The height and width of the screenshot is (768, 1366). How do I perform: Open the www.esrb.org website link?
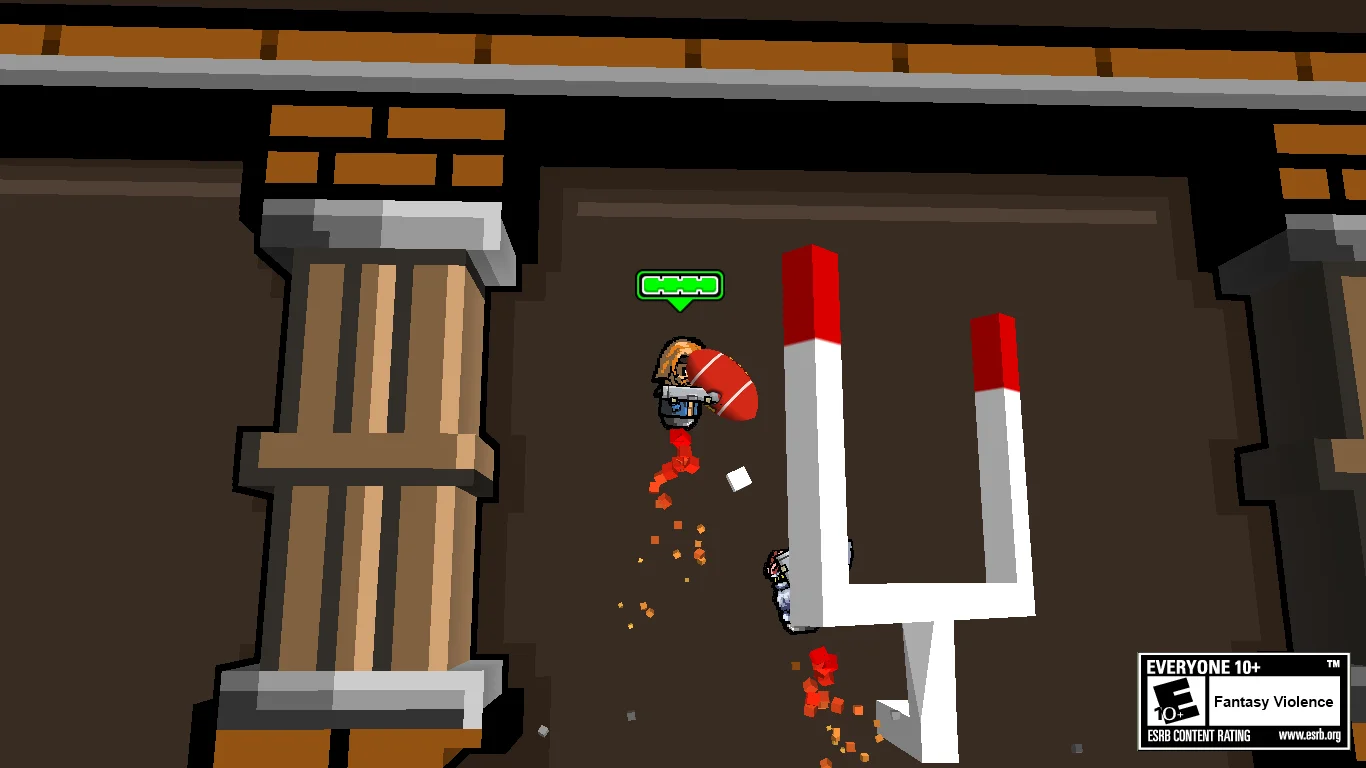coord(1312,736)
